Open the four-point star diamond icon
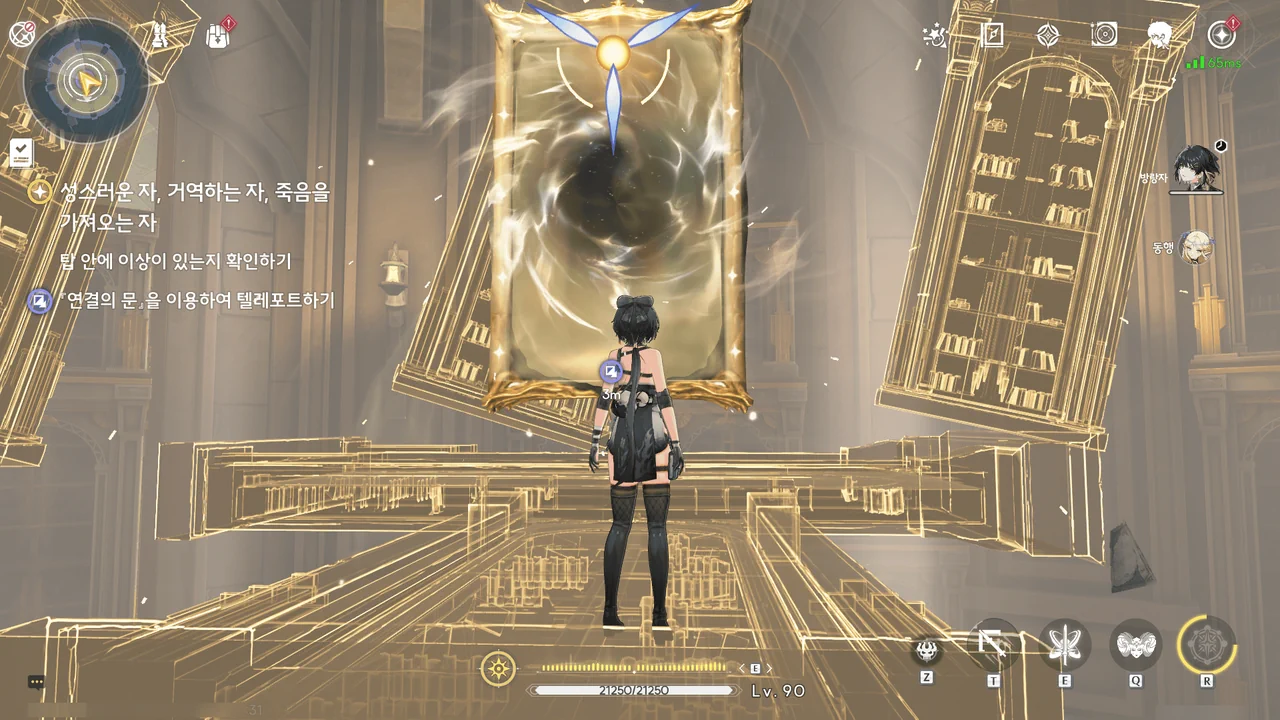The width and height of the screenshot is (1280, 720). click(1047, 36)
